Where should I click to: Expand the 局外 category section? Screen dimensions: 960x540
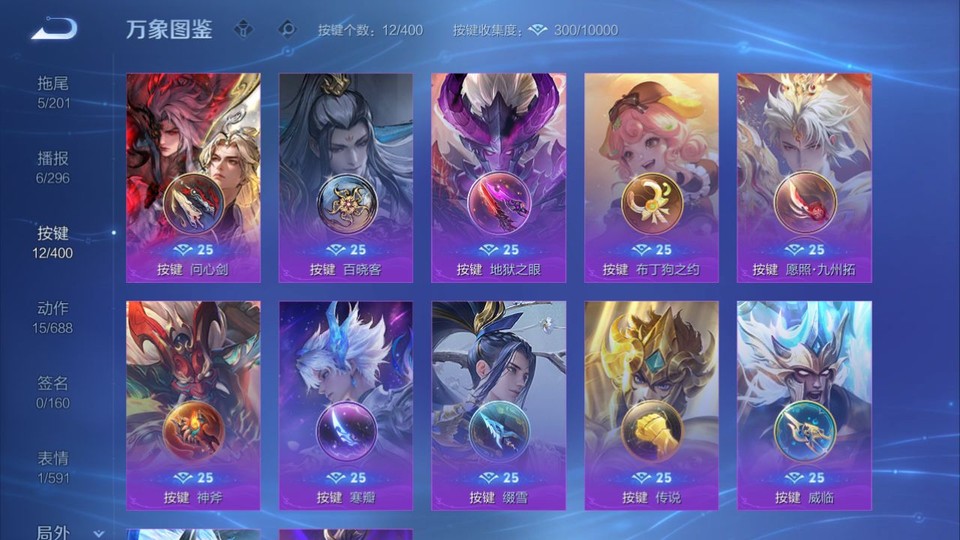tap(70, 532)
